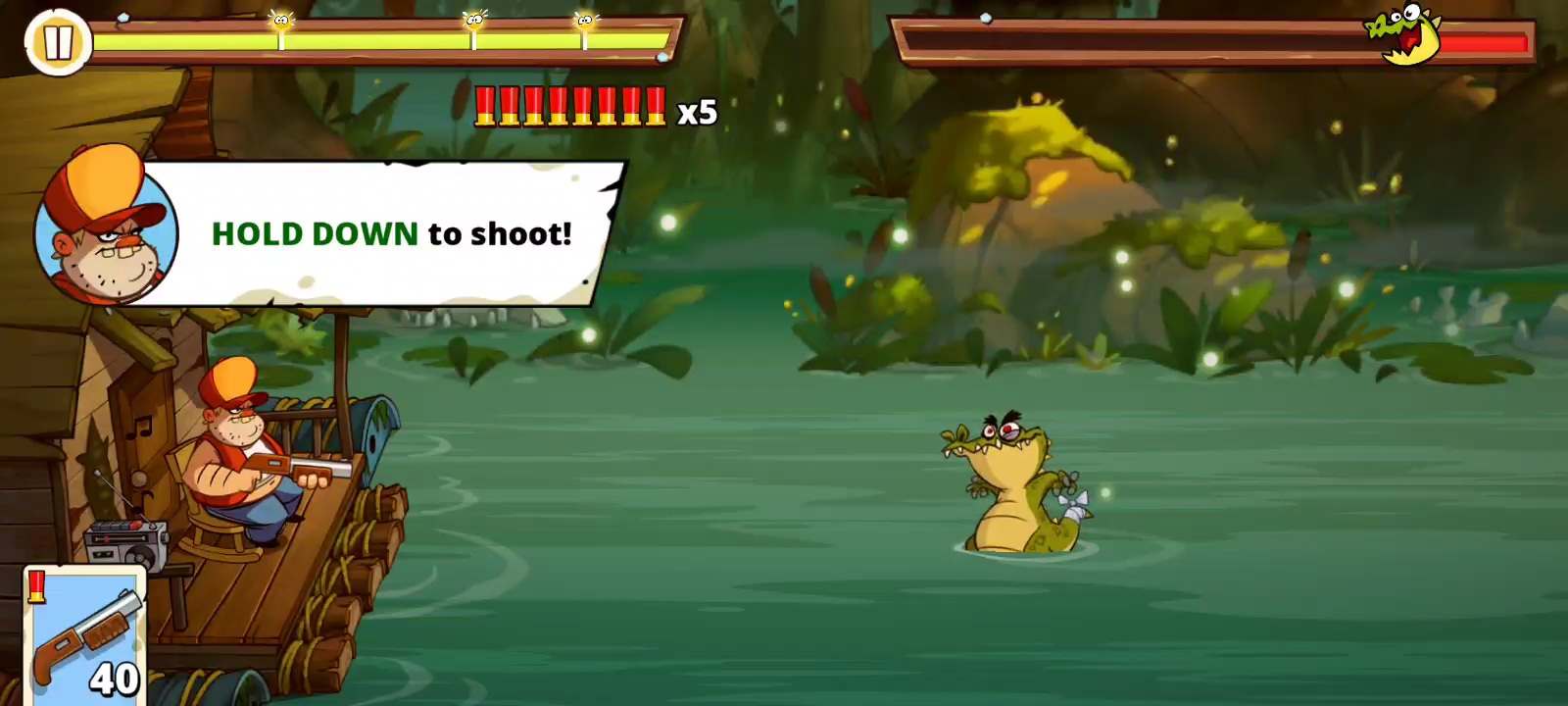The image size is (1568, 706).
Task: Select the shotgun weapon card
Action: click(85, 635)
